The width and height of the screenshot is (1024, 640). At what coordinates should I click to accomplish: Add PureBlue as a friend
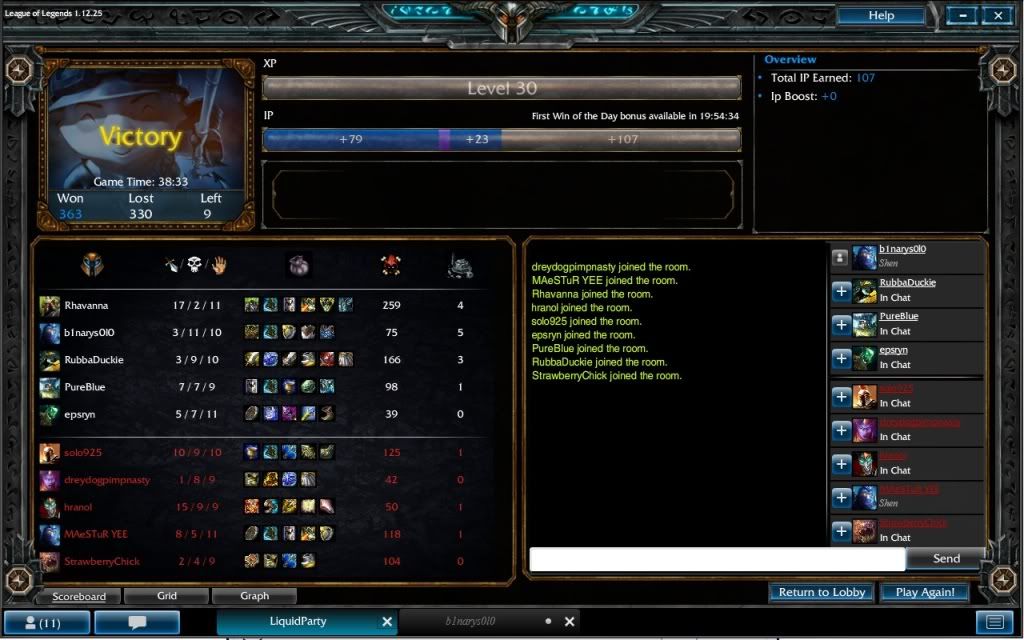pos(841,325)
